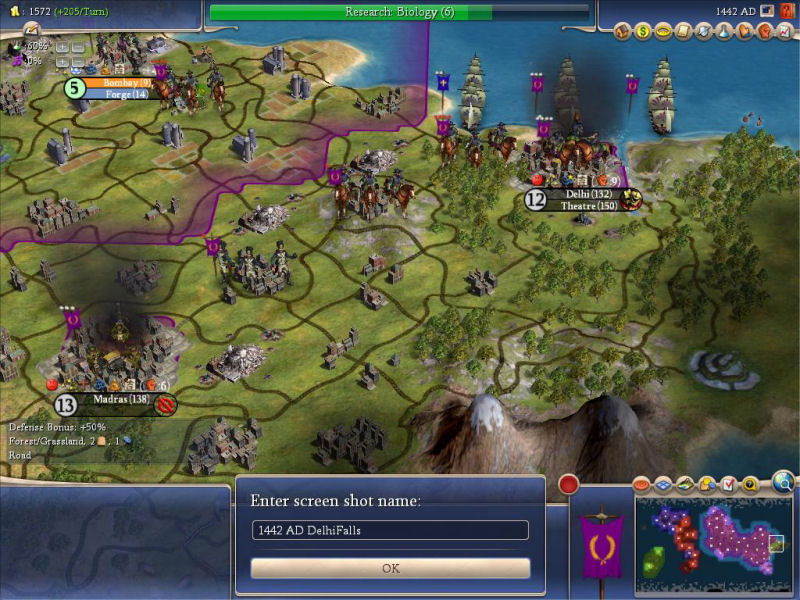Image resolution: width=800 pixels, height=600 pixels.
Task: Select the Delhi city name bar
Action: click(588, 194)
